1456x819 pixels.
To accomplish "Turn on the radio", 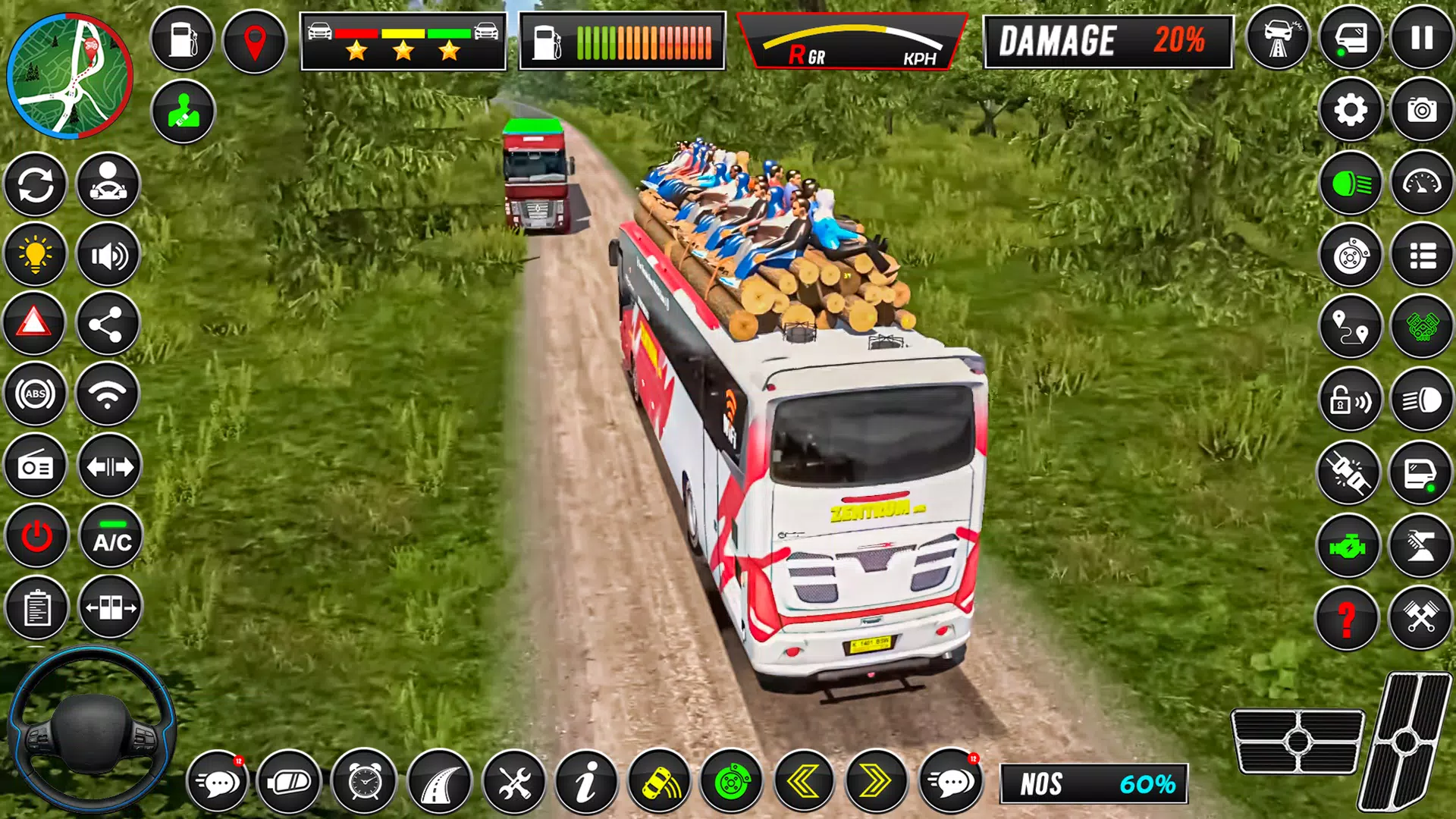I will 36,466.
